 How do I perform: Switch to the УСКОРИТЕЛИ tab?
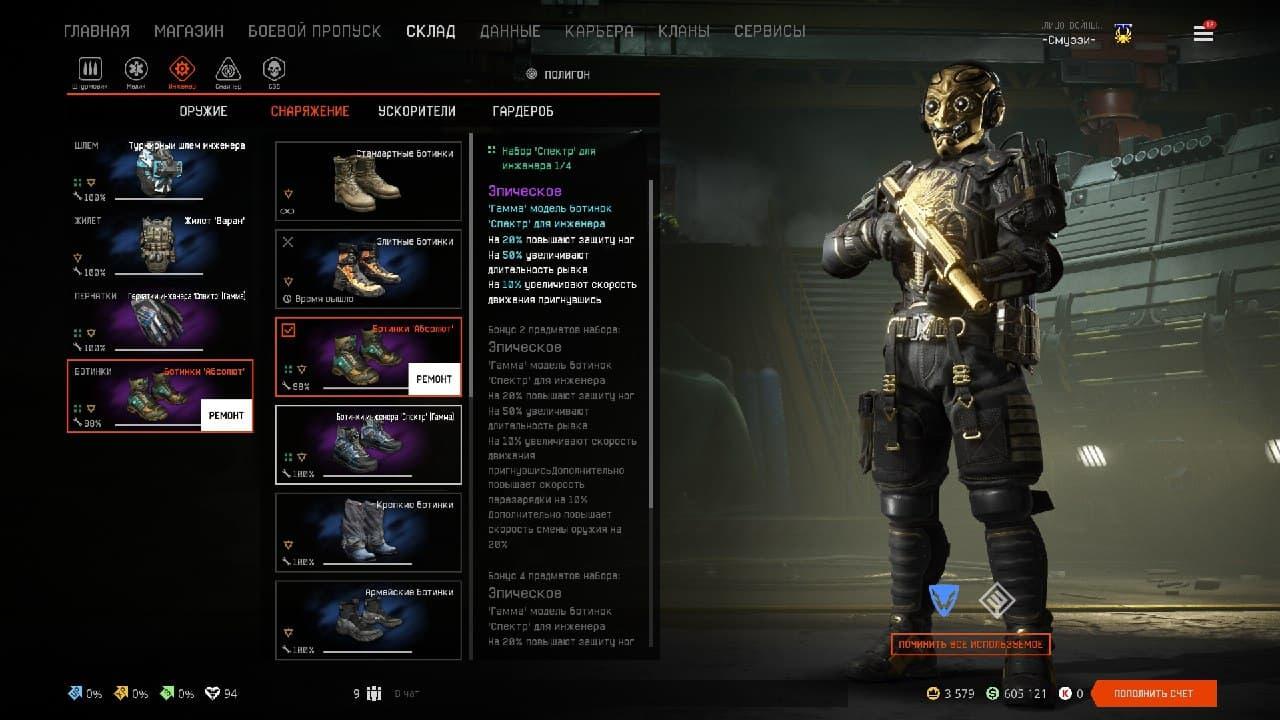(417, 111)
